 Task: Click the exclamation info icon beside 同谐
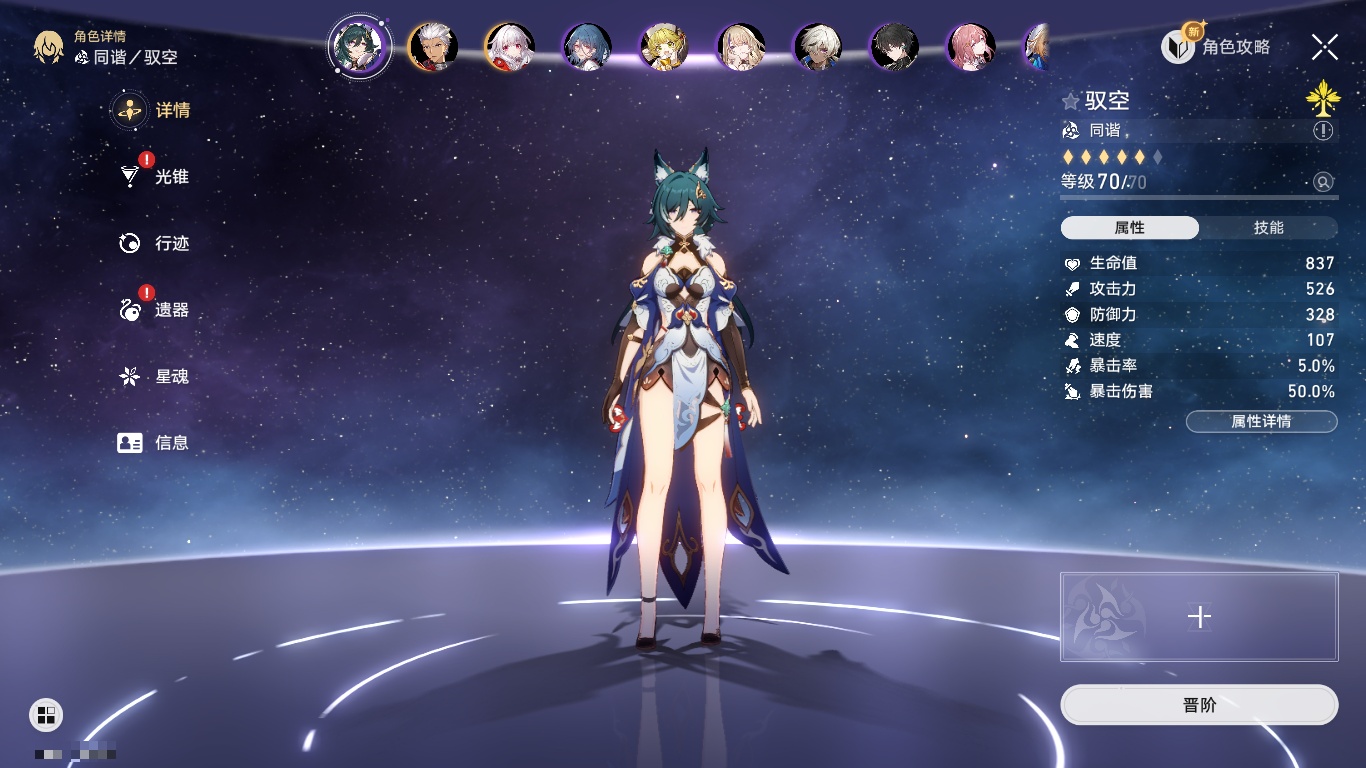tap(1323, 131)
